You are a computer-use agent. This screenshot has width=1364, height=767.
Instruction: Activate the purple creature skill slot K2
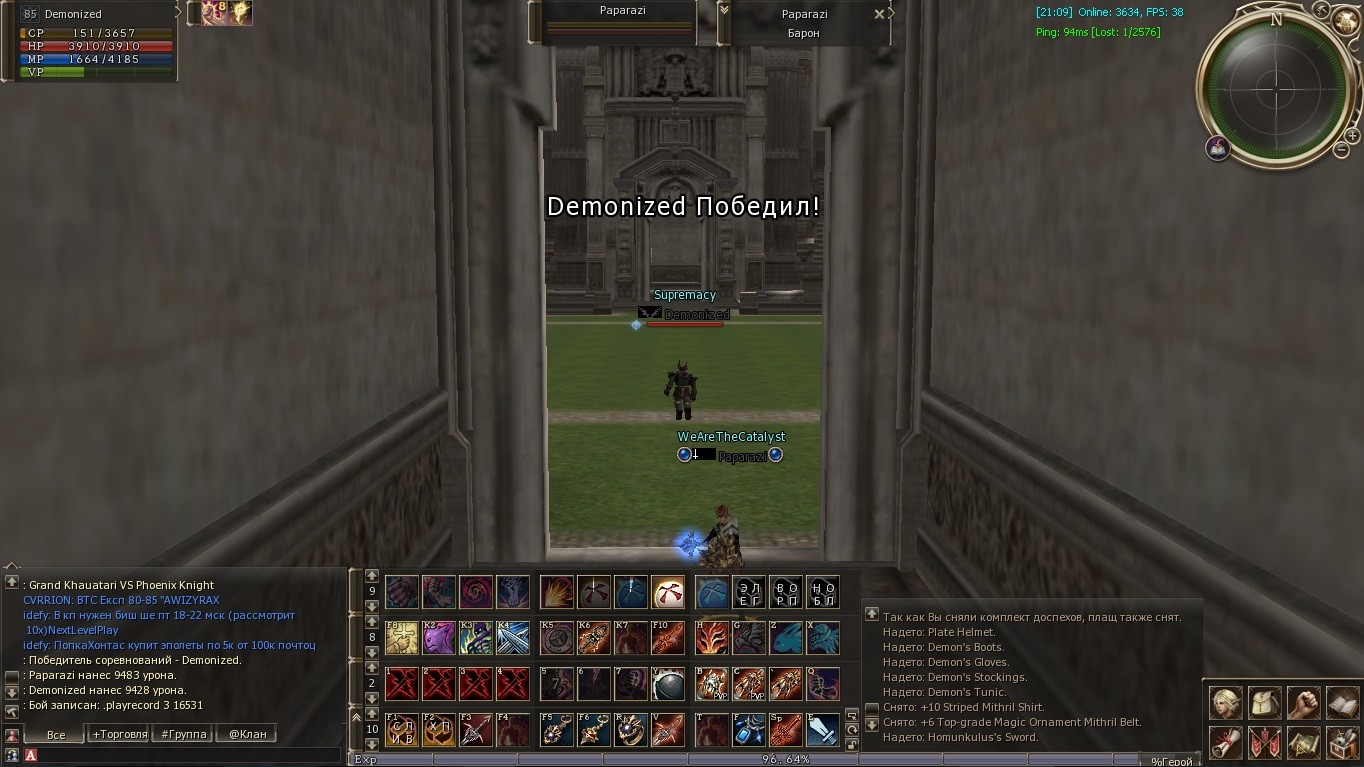(439, 637)
